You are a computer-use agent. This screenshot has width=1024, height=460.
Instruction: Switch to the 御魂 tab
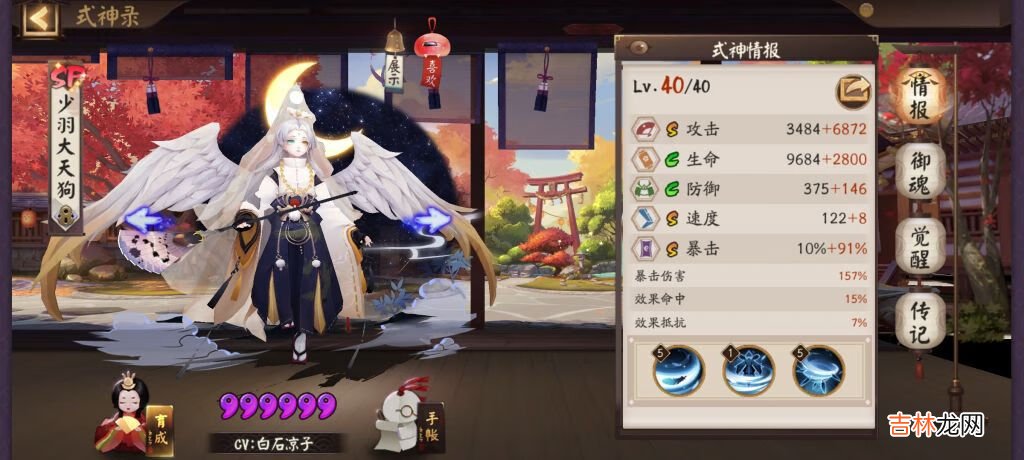tap(920, 175)
